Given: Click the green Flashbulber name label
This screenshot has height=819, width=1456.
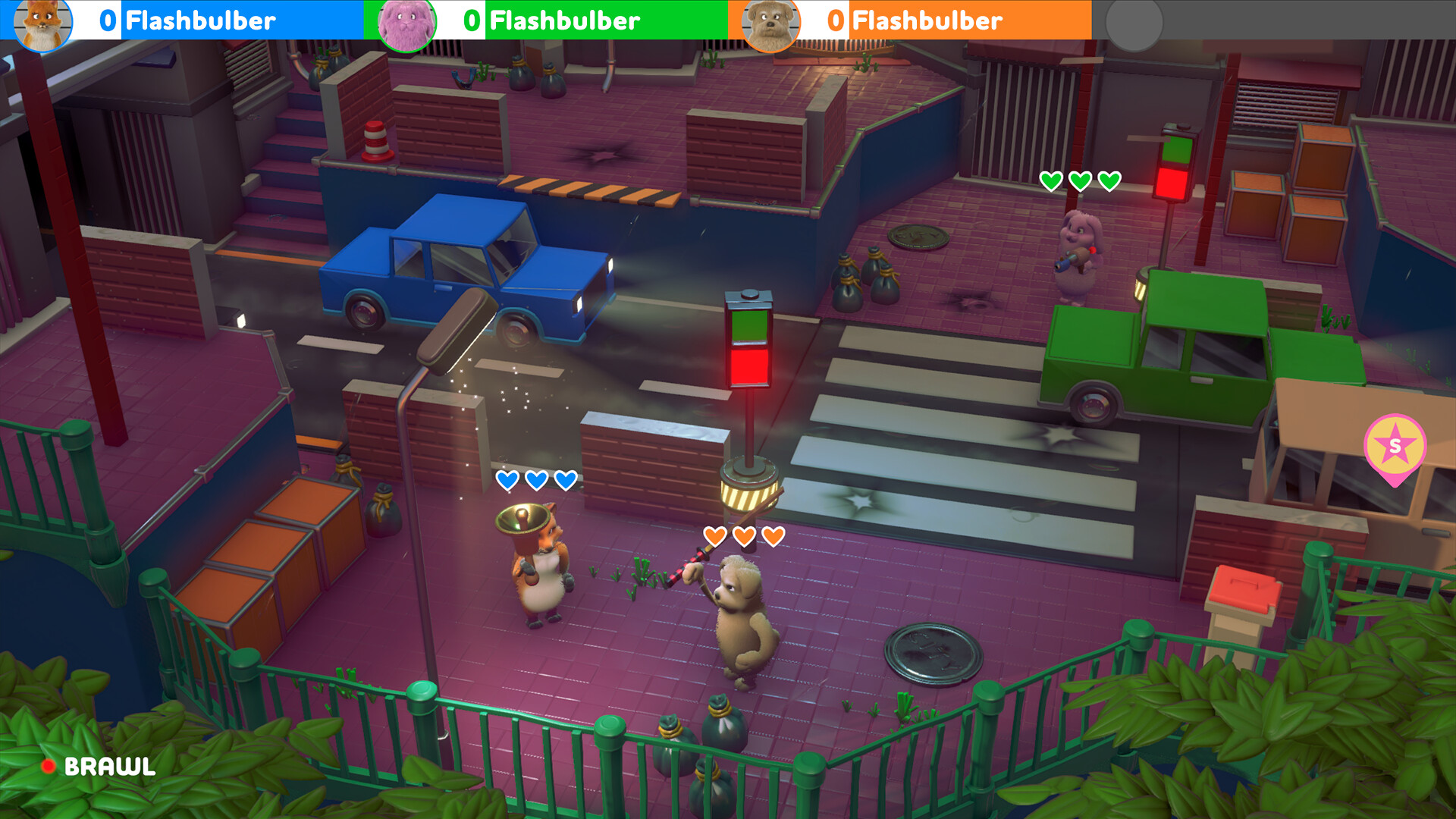Looking at the screenshot, I should pyautogui.click(x=564, y=20).
